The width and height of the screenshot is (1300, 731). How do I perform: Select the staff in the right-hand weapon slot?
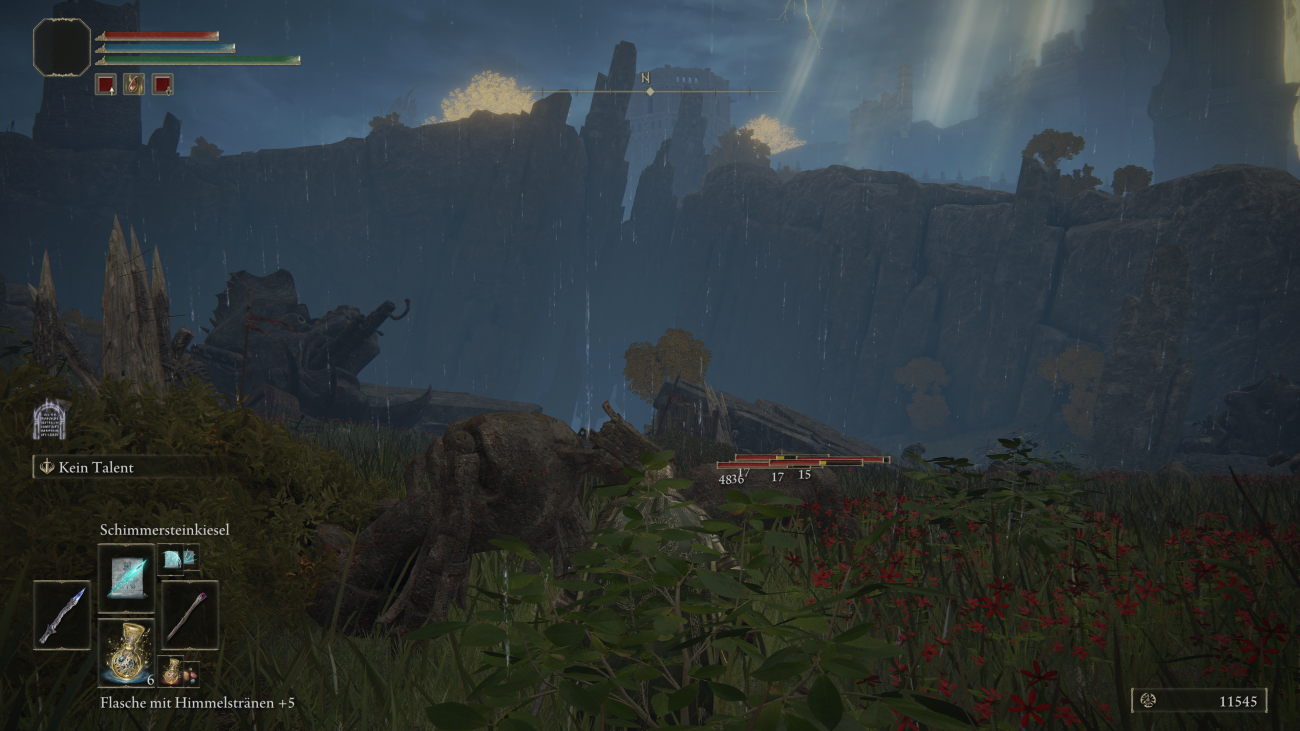coord(189,615)
